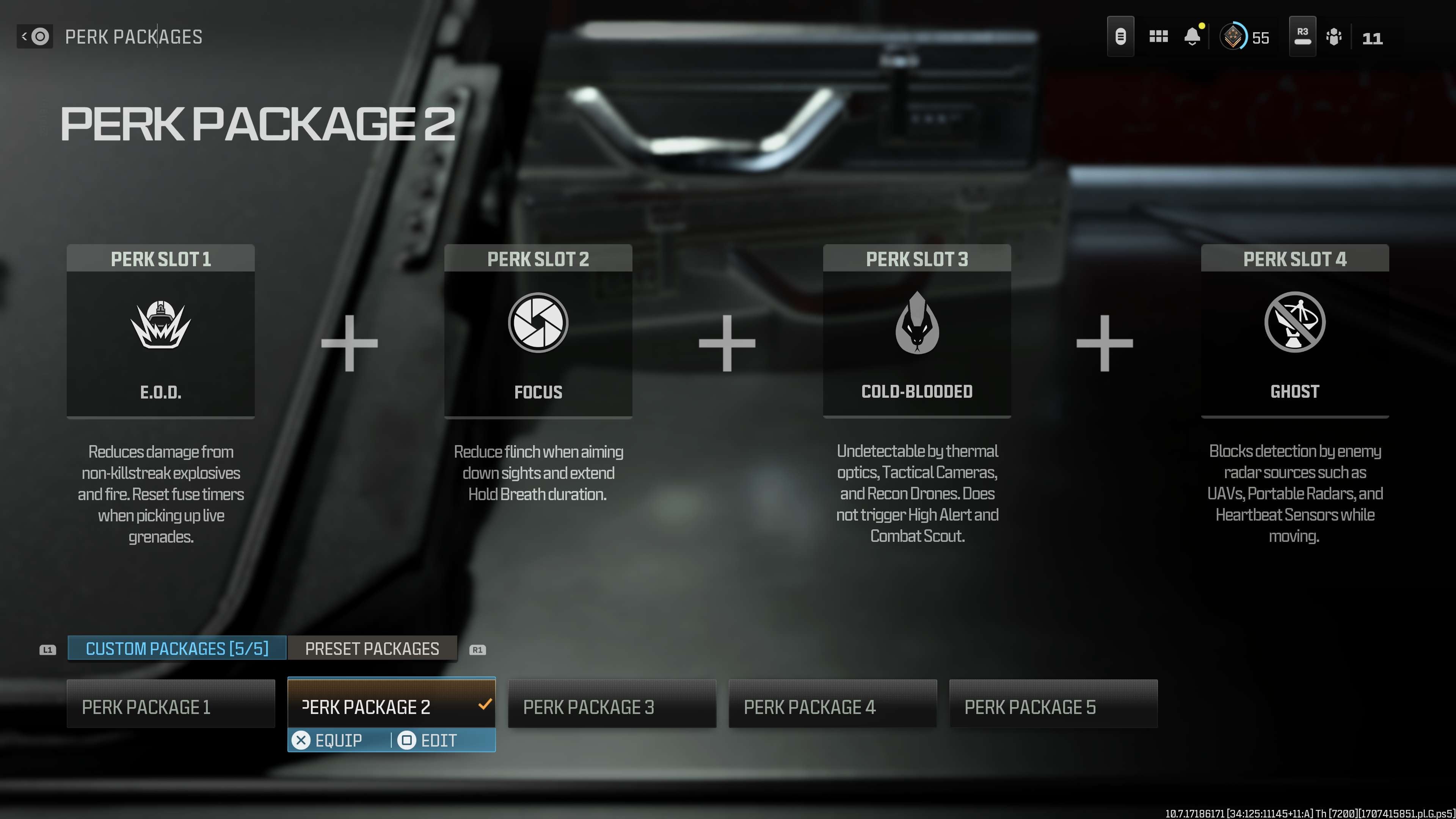Equip the highlighted perk package
Viewport: 1456px width, 819px height.
328,741
